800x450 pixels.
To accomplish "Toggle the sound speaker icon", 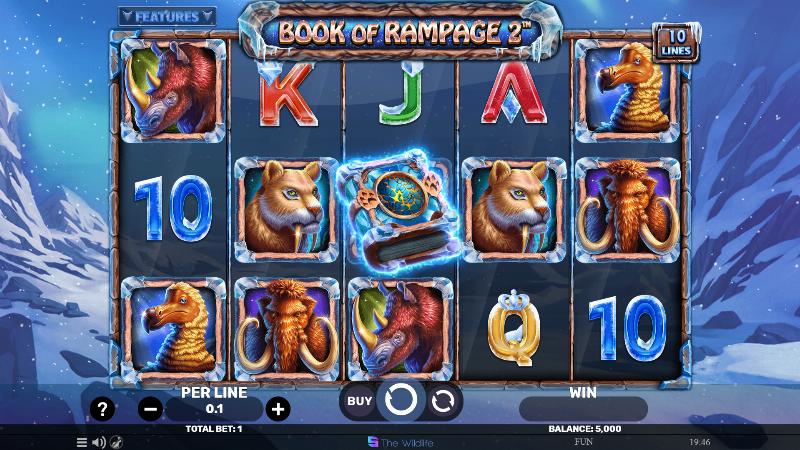I will click(99, 441).
